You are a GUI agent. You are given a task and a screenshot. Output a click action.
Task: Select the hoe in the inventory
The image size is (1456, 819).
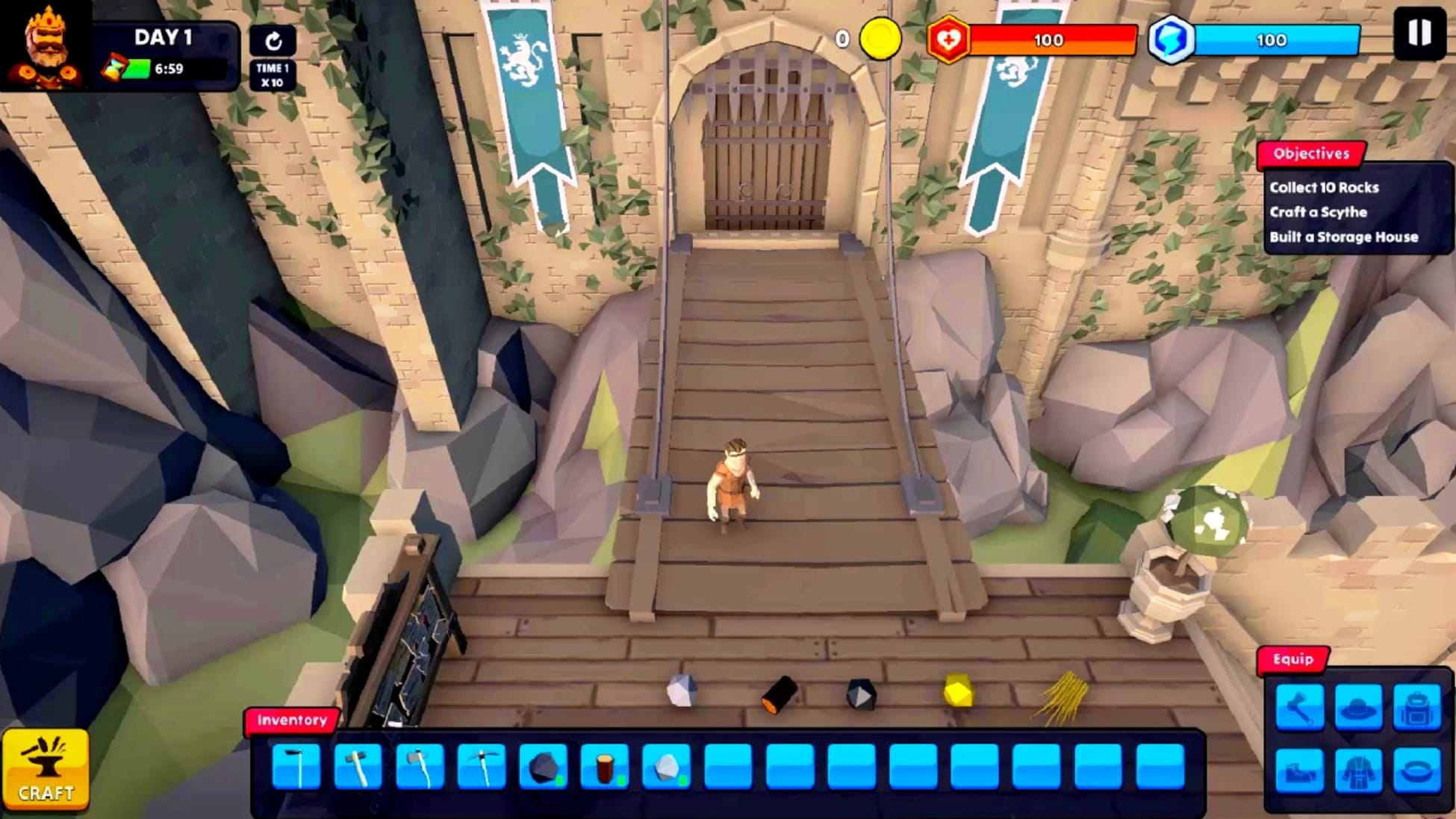[296, 767]
